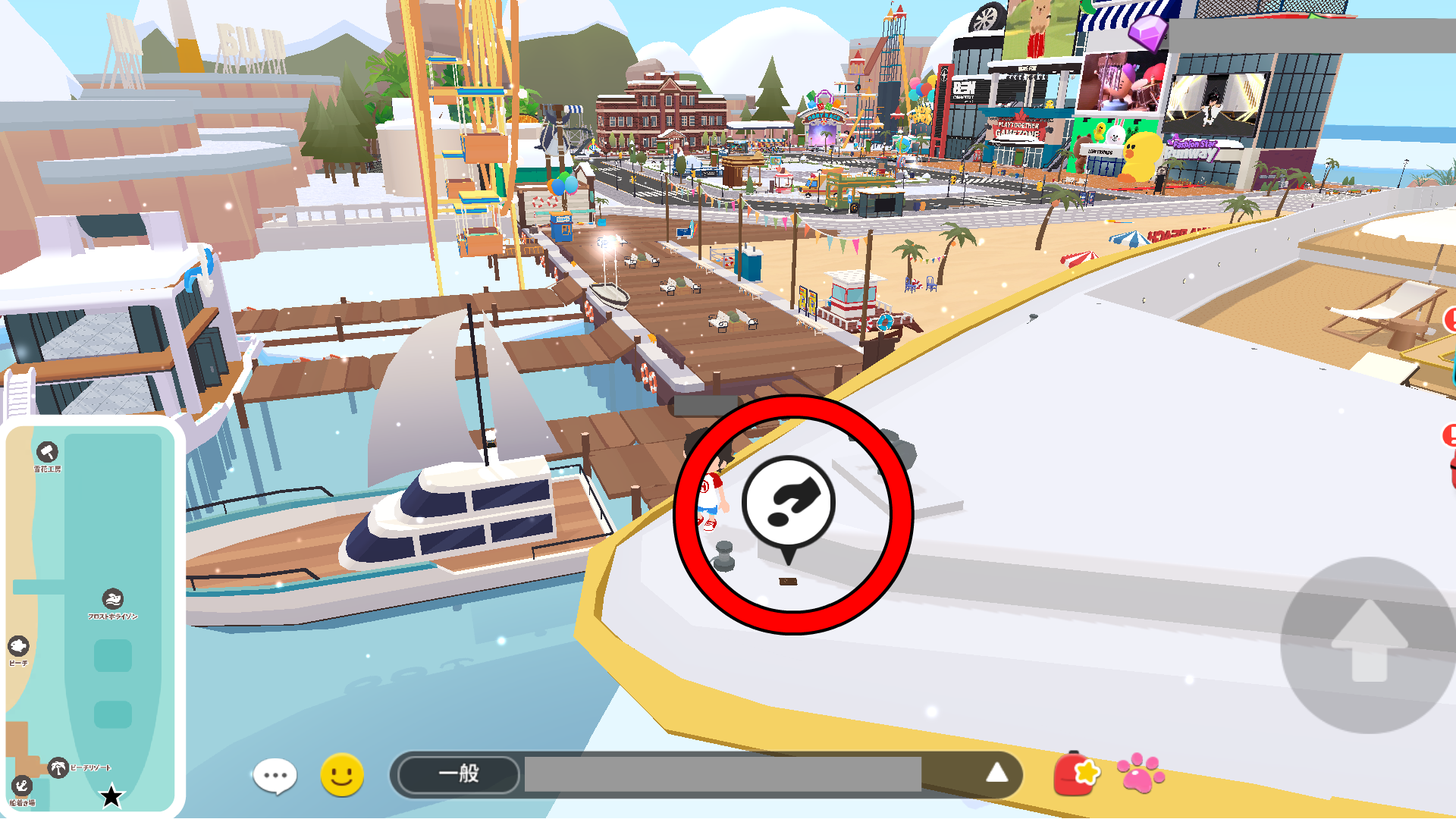This screenshot has height=819, width=1456.
Task: Select the 雪花工房 hammer marker on the minimap
Action: pos(47,453)
